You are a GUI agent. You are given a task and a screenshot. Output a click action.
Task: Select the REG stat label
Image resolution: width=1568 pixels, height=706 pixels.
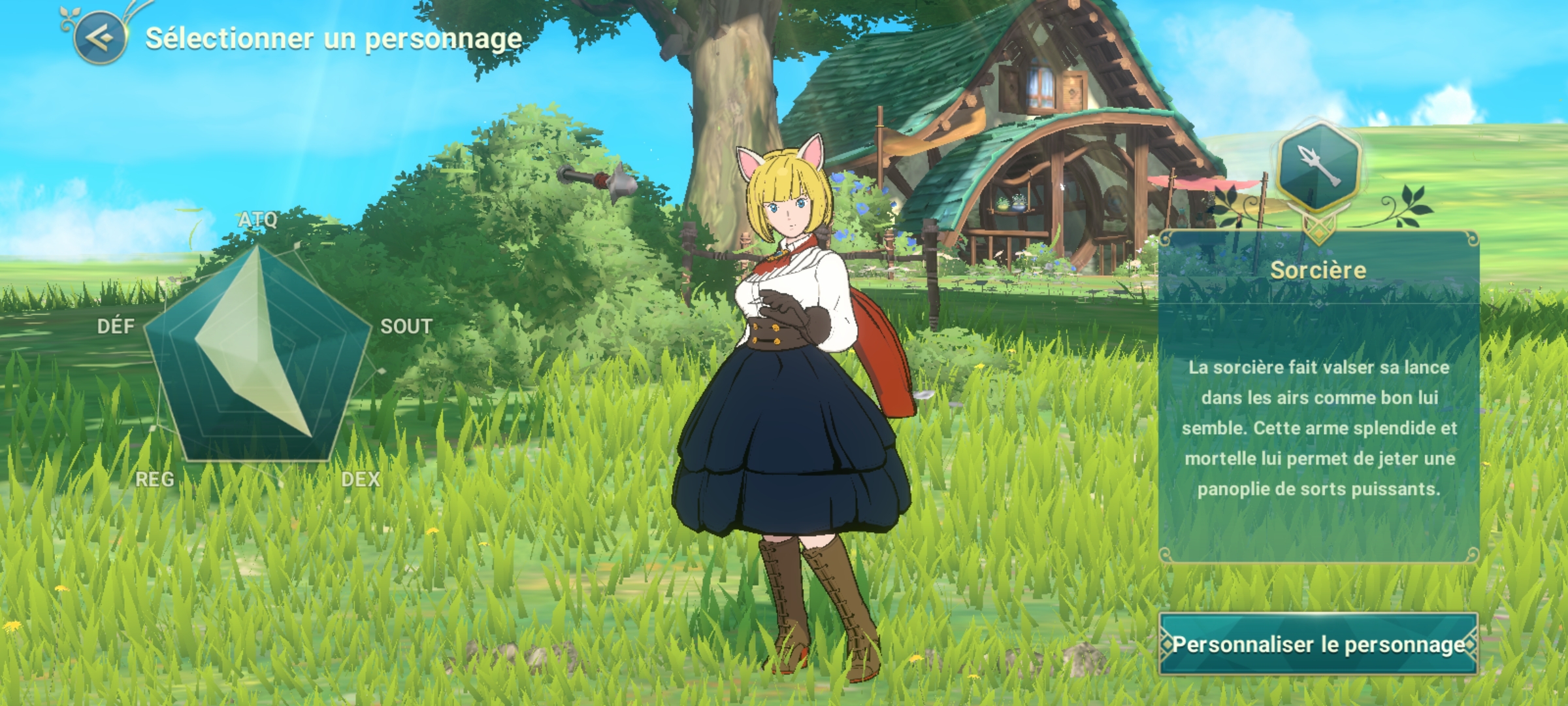154,480
